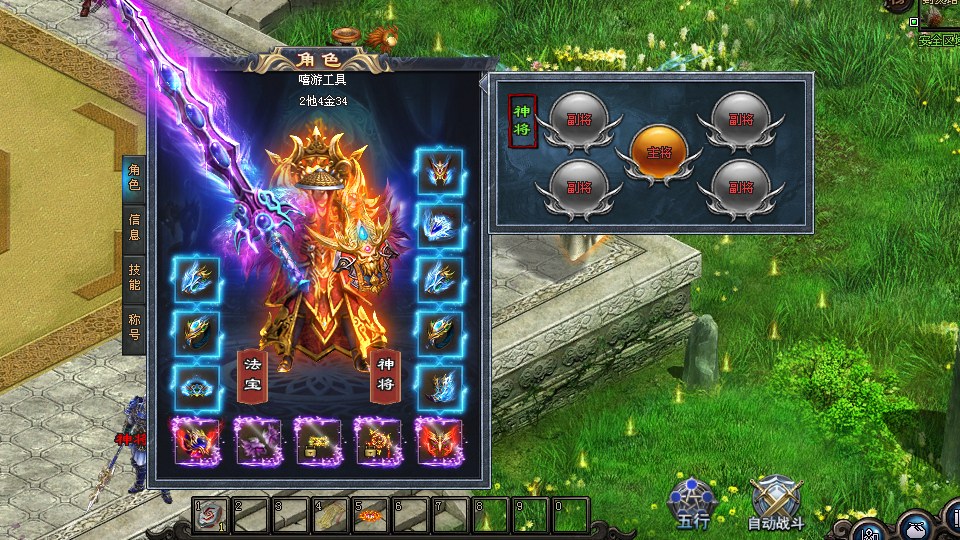Select the orange 主将 orb
The height and width of the screenshot is (540, 960).
[659, 153]
